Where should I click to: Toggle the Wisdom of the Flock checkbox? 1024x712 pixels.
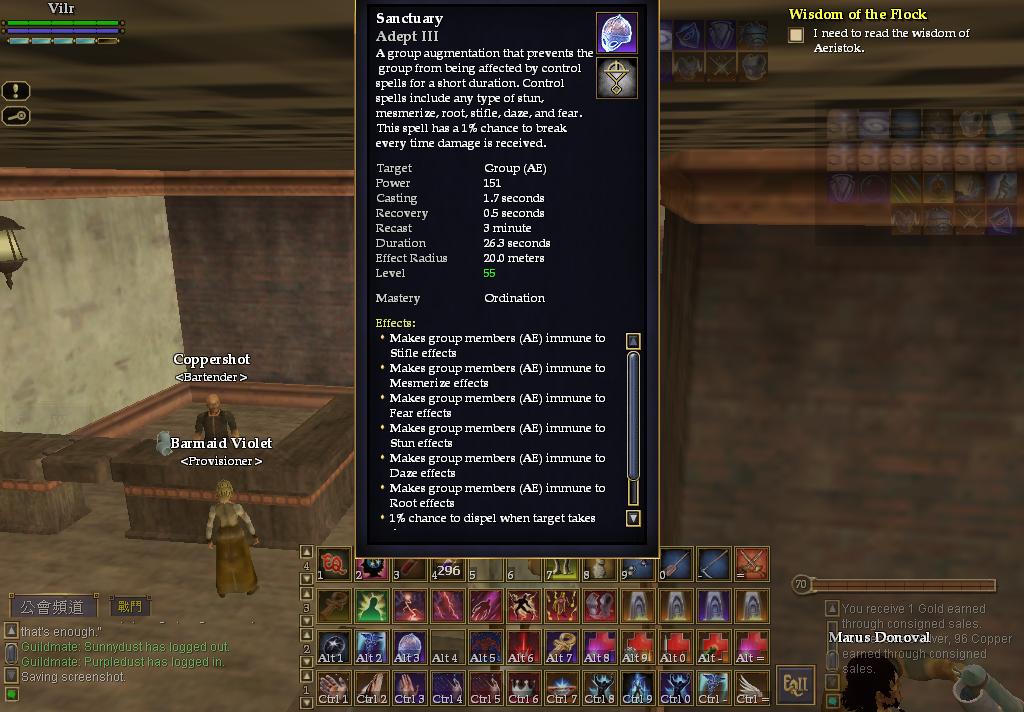(x=796, y=35)
